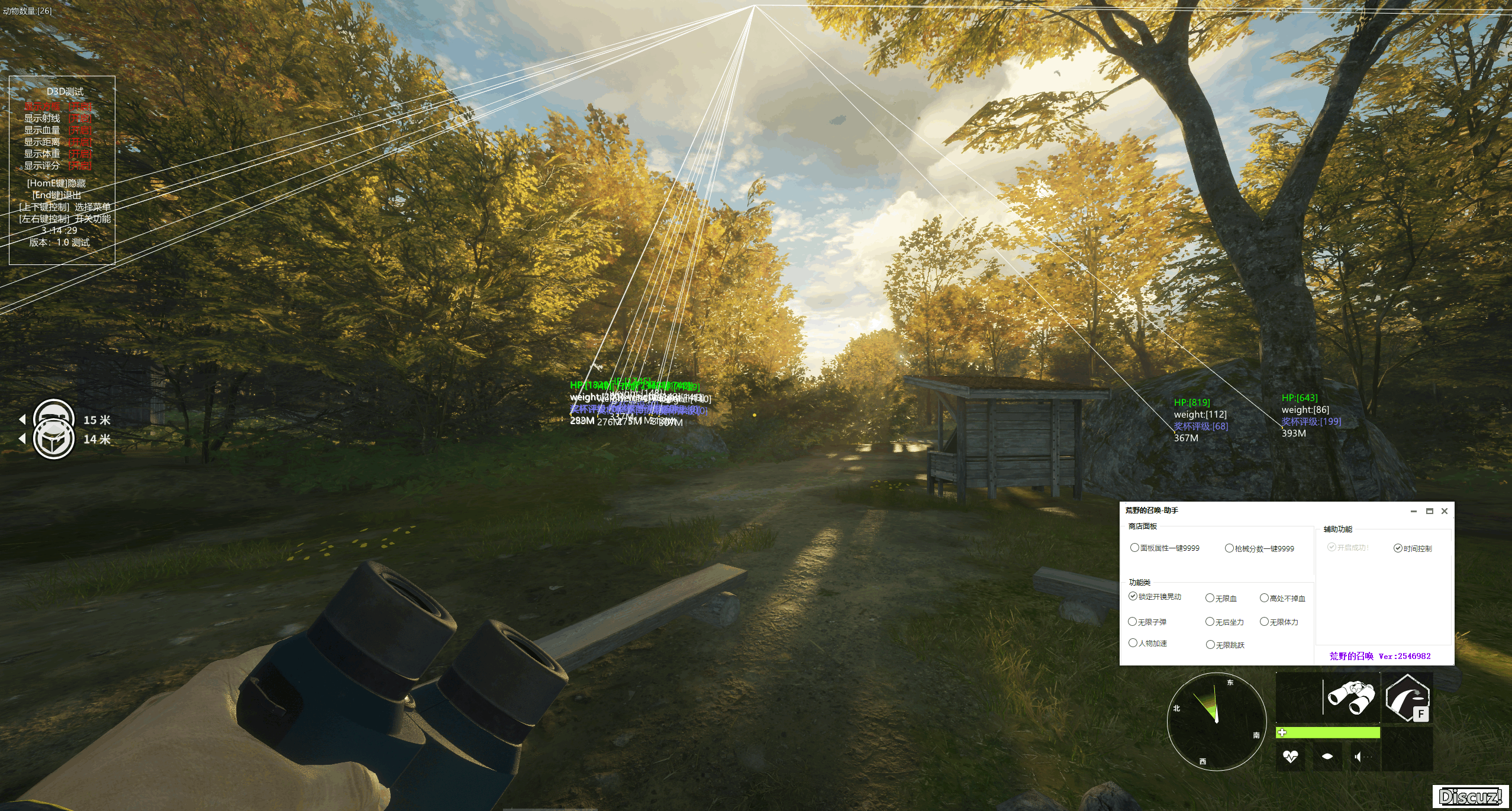Enable the 无限子弹 option
1512x811 pixels.
1133,622
